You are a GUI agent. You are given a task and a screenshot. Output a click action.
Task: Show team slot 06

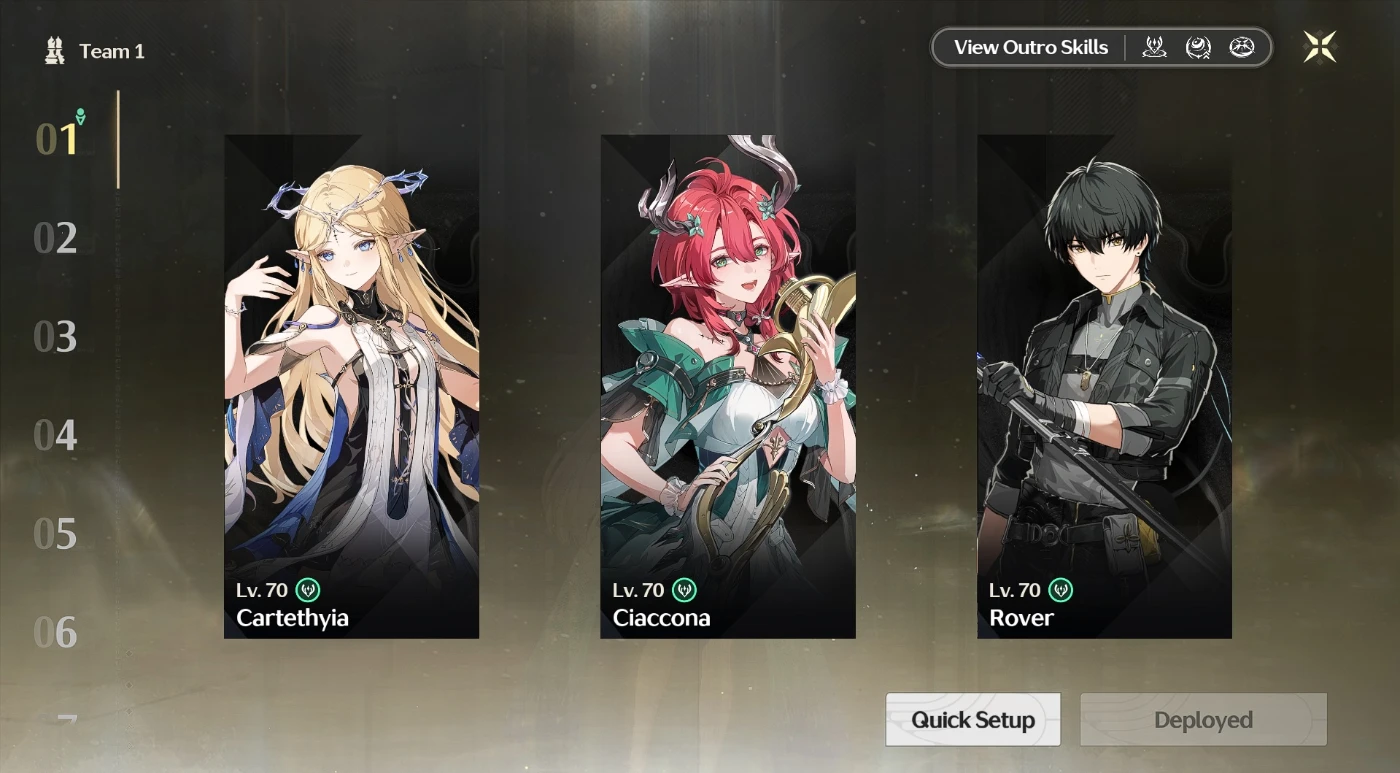[55, 632]
